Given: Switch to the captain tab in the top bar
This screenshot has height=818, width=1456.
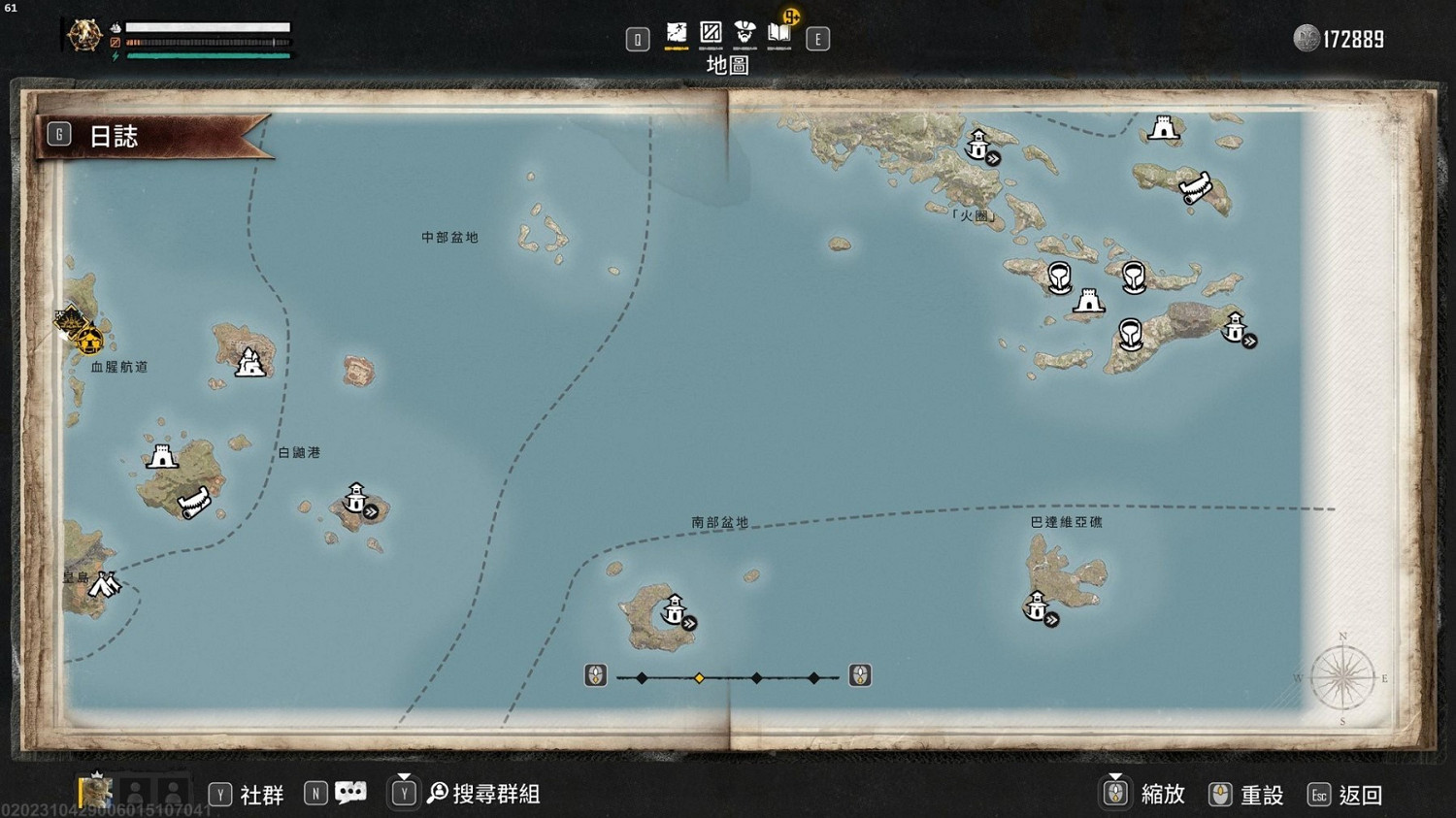Looking at the screenshot, I should pyautogui.click(x=745, y=33).
